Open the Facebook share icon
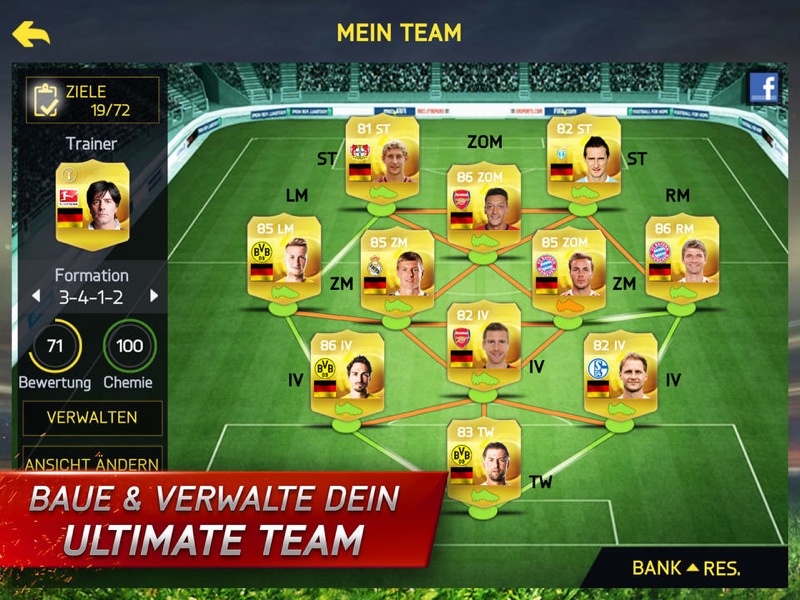The width and height of the screenshot is (800, 600). click(764, 88)
